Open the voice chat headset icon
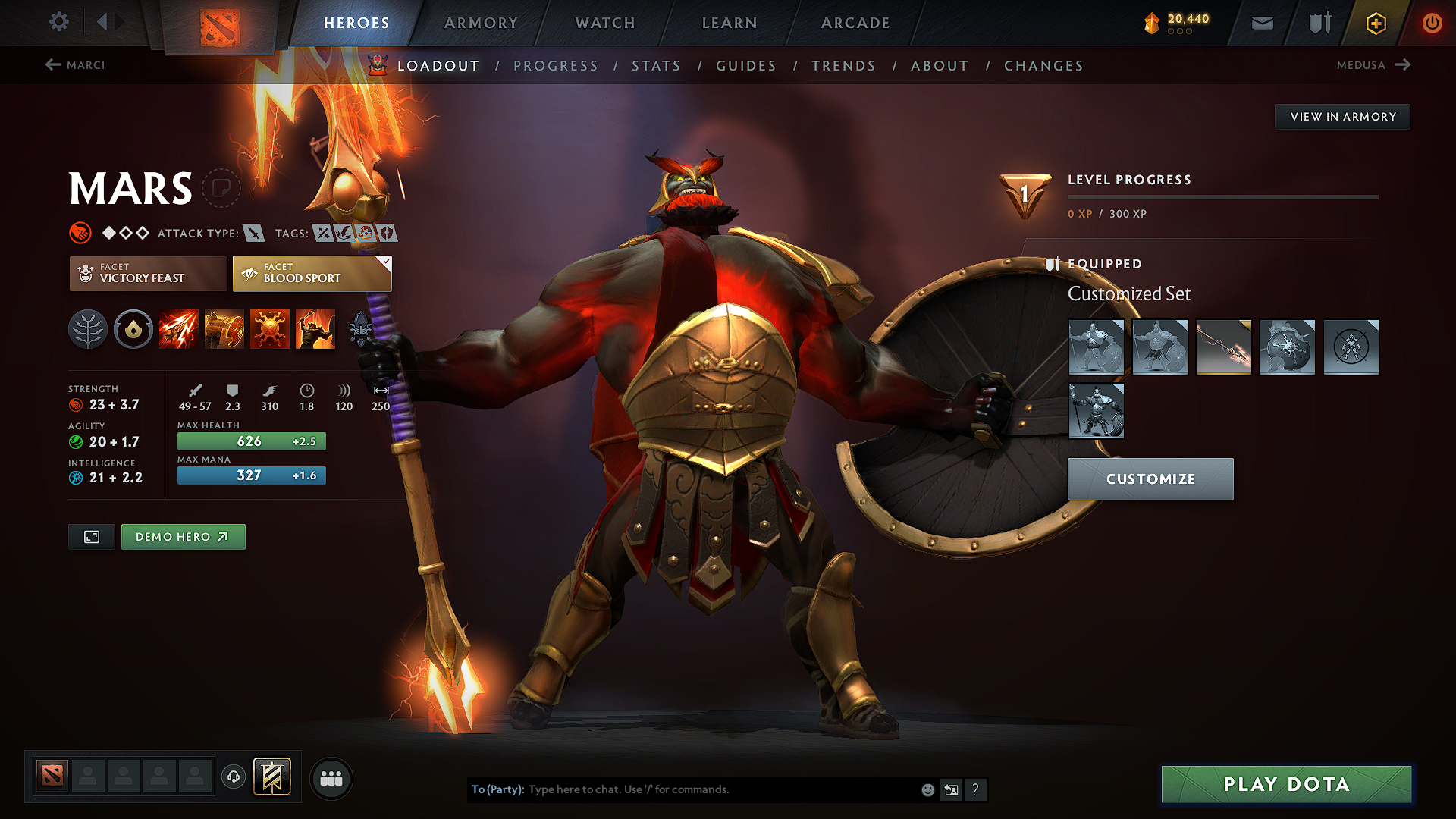Screen dimensions: 1456x819 click(234, 777)
